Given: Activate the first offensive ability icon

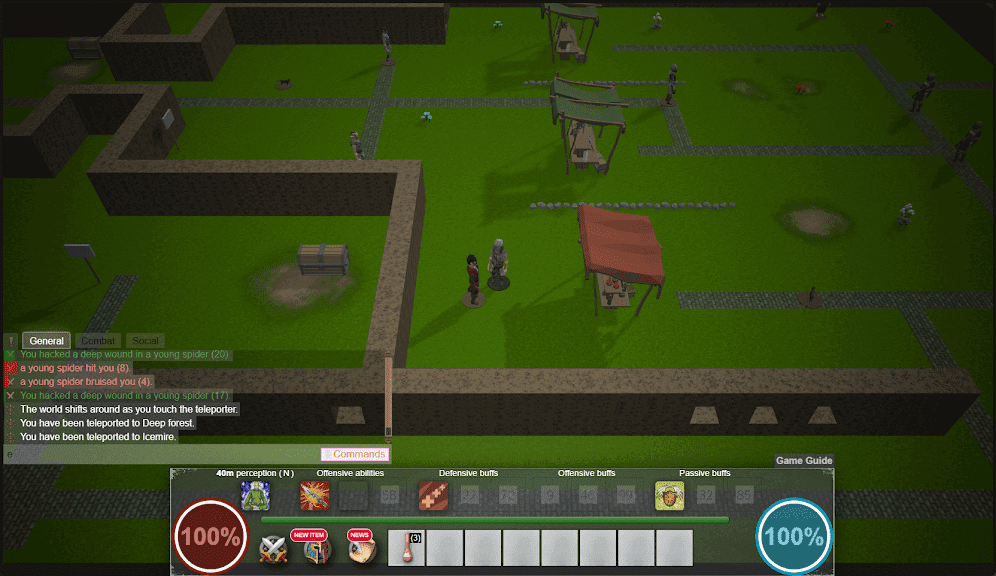Looking at the screenshot, I should [315, 496].
